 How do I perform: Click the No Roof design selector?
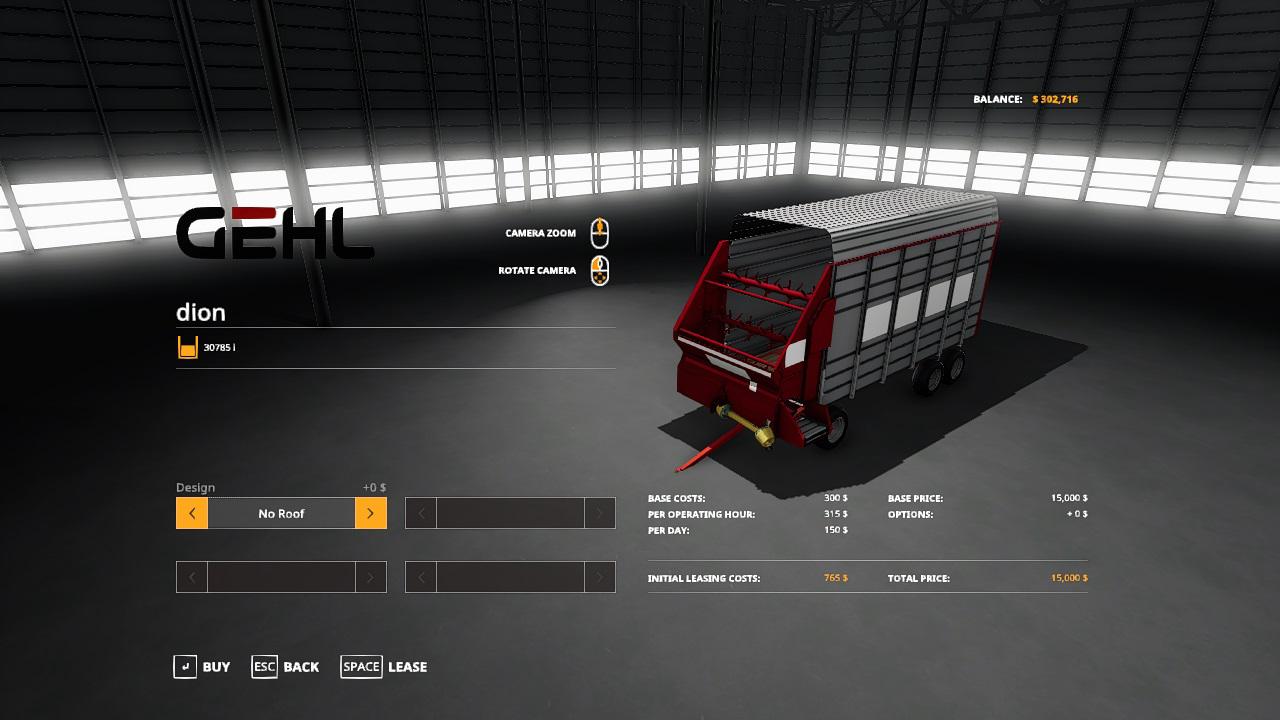pos(281,514)
